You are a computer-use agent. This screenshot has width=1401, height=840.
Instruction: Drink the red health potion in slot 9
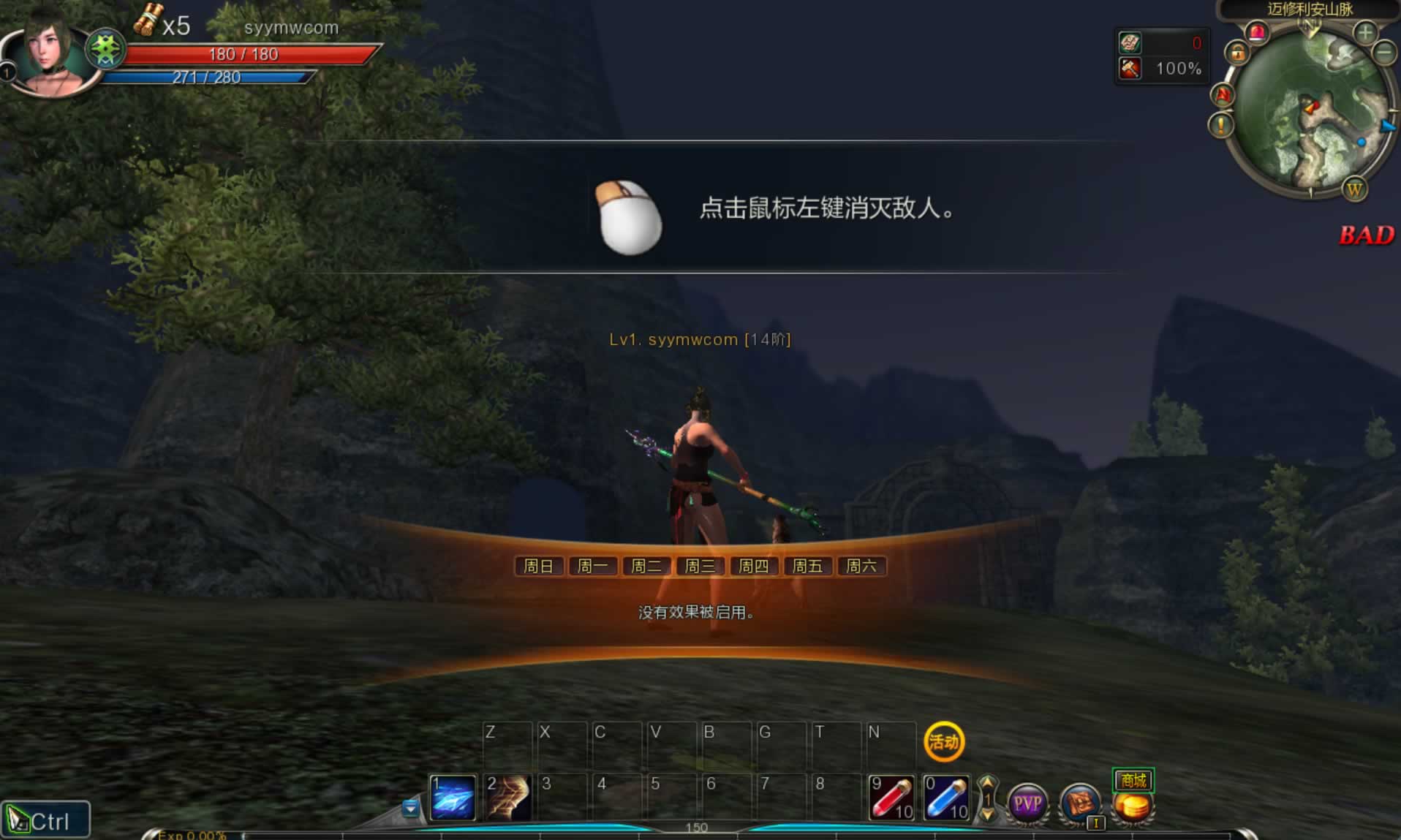click(891, 798)
